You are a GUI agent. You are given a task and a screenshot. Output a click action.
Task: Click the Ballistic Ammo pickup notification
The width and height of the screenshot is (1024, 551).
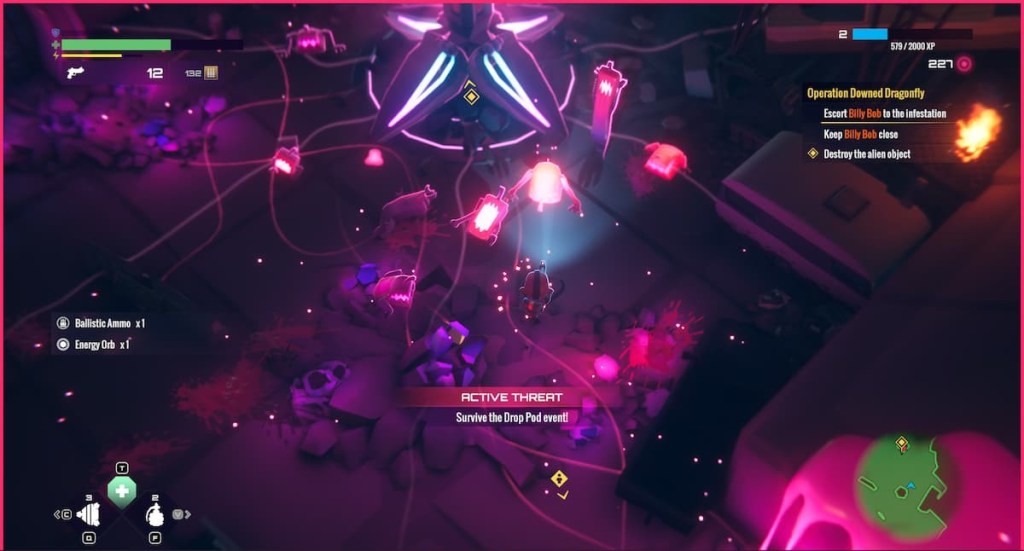[x=103, y=323]
